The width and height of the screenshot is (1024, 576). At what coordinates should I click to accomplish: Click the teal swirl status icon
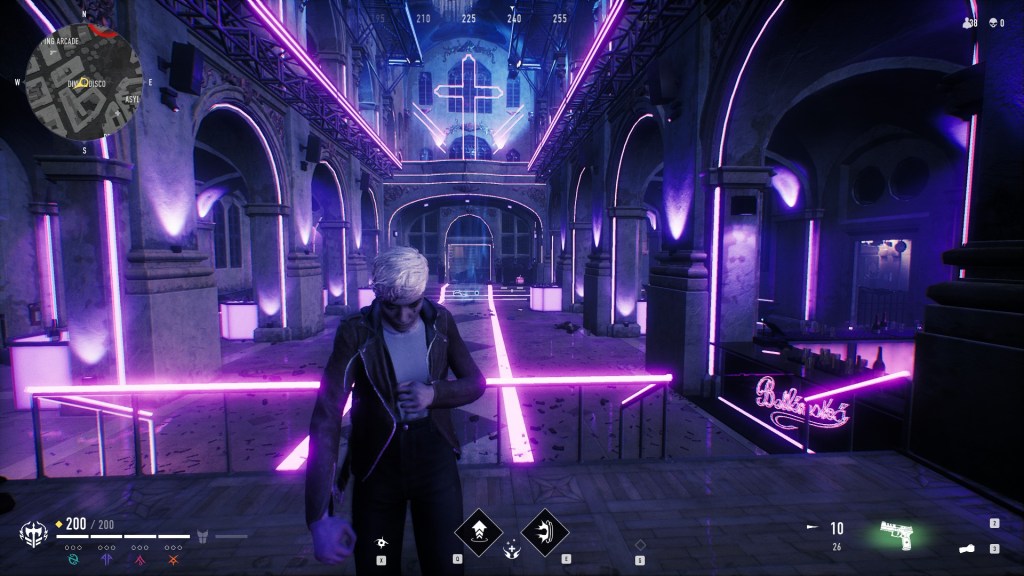(x=72, y=559)
